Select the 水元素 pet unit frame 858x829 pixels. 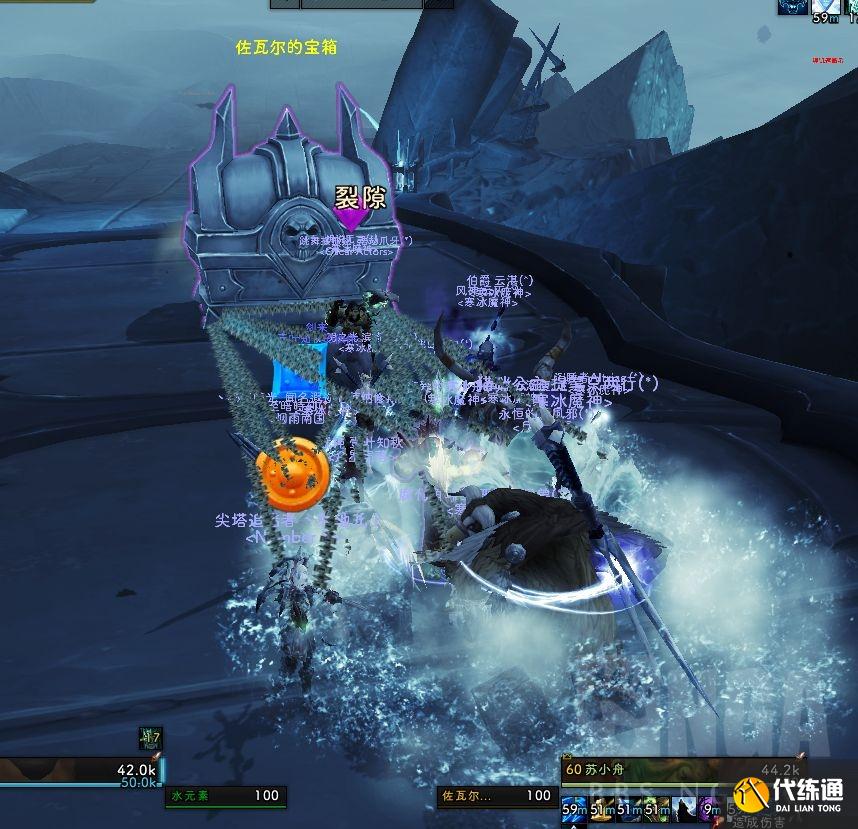[x=226, y=796]
